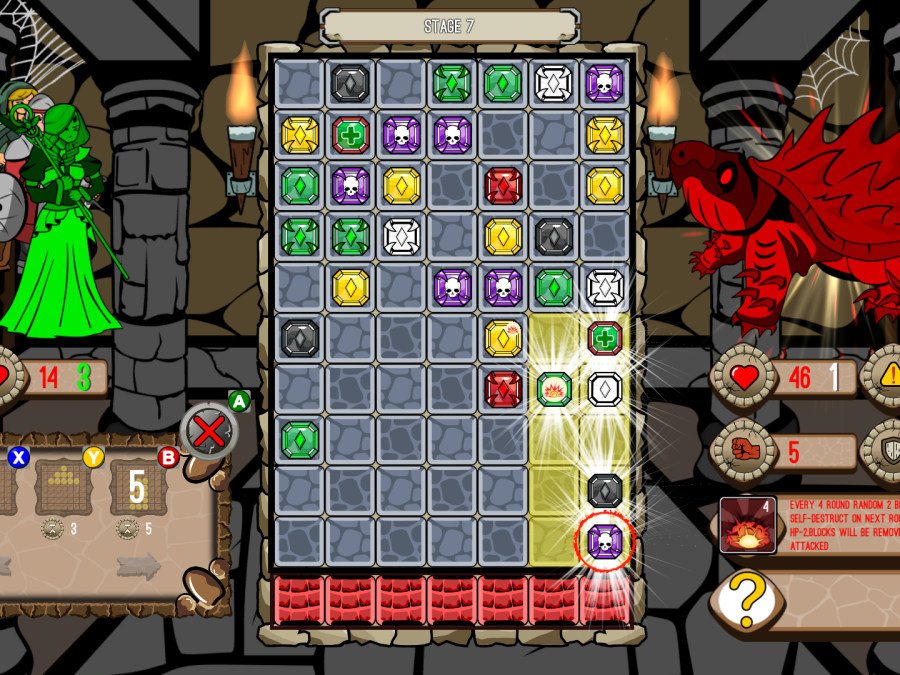This screenshot has width=900, height=675.
Task: Select the black gem above the circled skull
Action: (x=605, y=491)
